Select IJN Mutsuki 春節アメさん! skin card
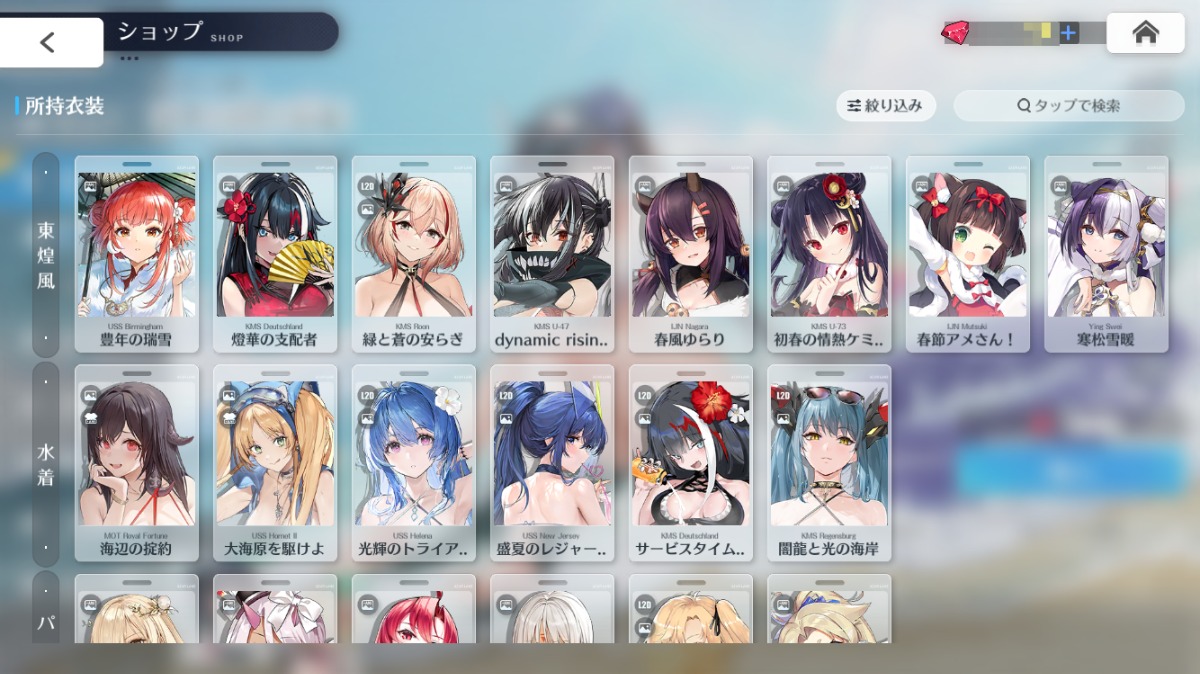This screenshot has height=674, width=1200. tap(967, 254)
